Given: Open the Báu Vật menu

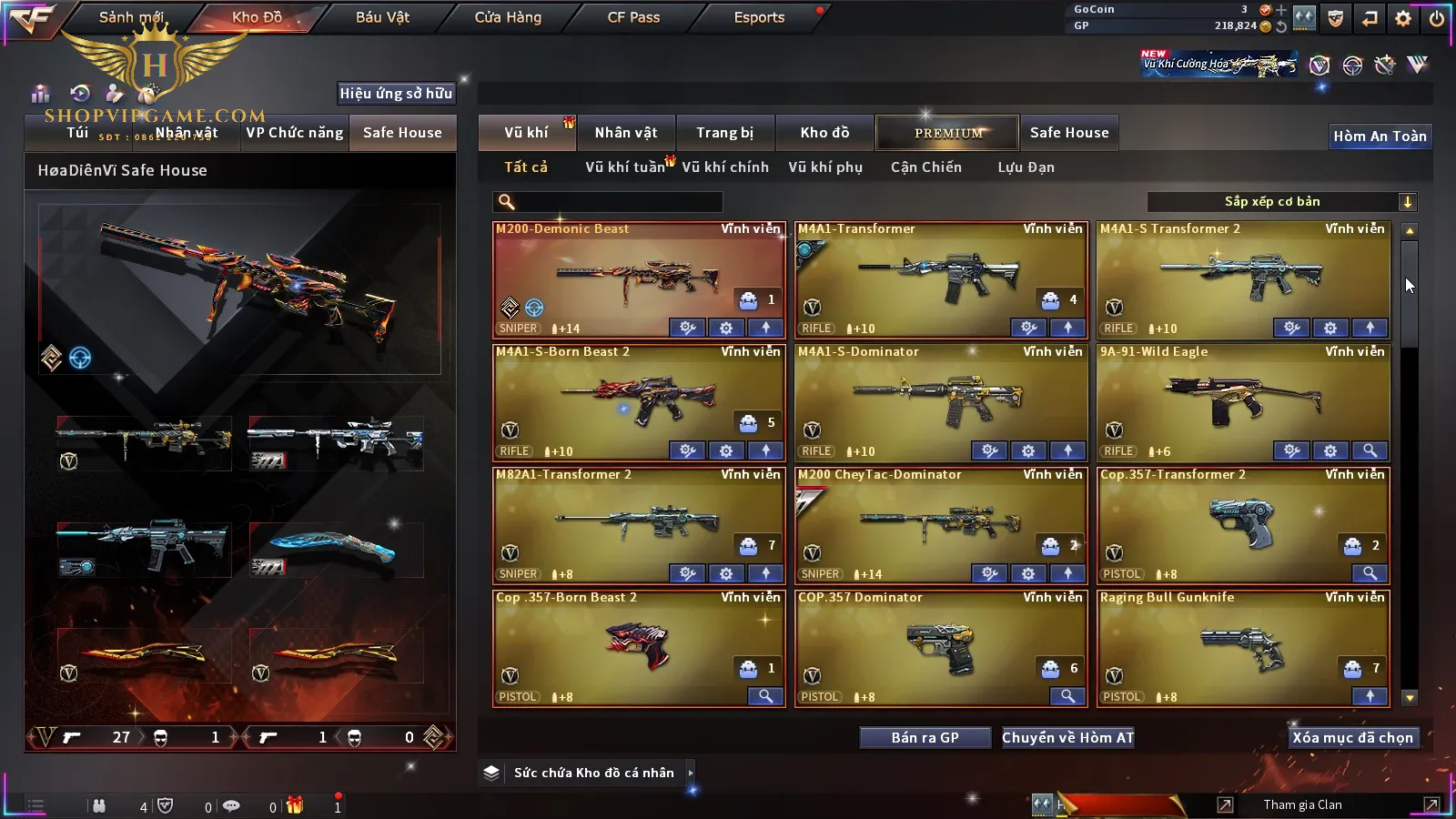Looking at the screenshot, I should 382,17.
